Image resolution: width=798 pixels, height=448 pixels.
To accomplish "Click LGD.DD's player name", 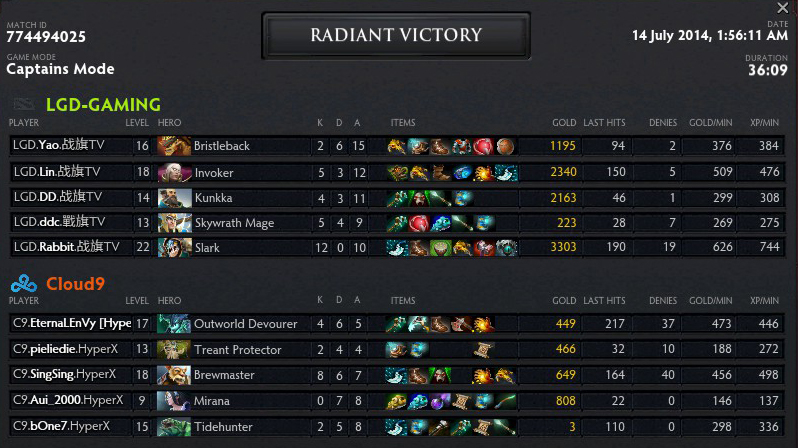I will [x=57, y=197].
